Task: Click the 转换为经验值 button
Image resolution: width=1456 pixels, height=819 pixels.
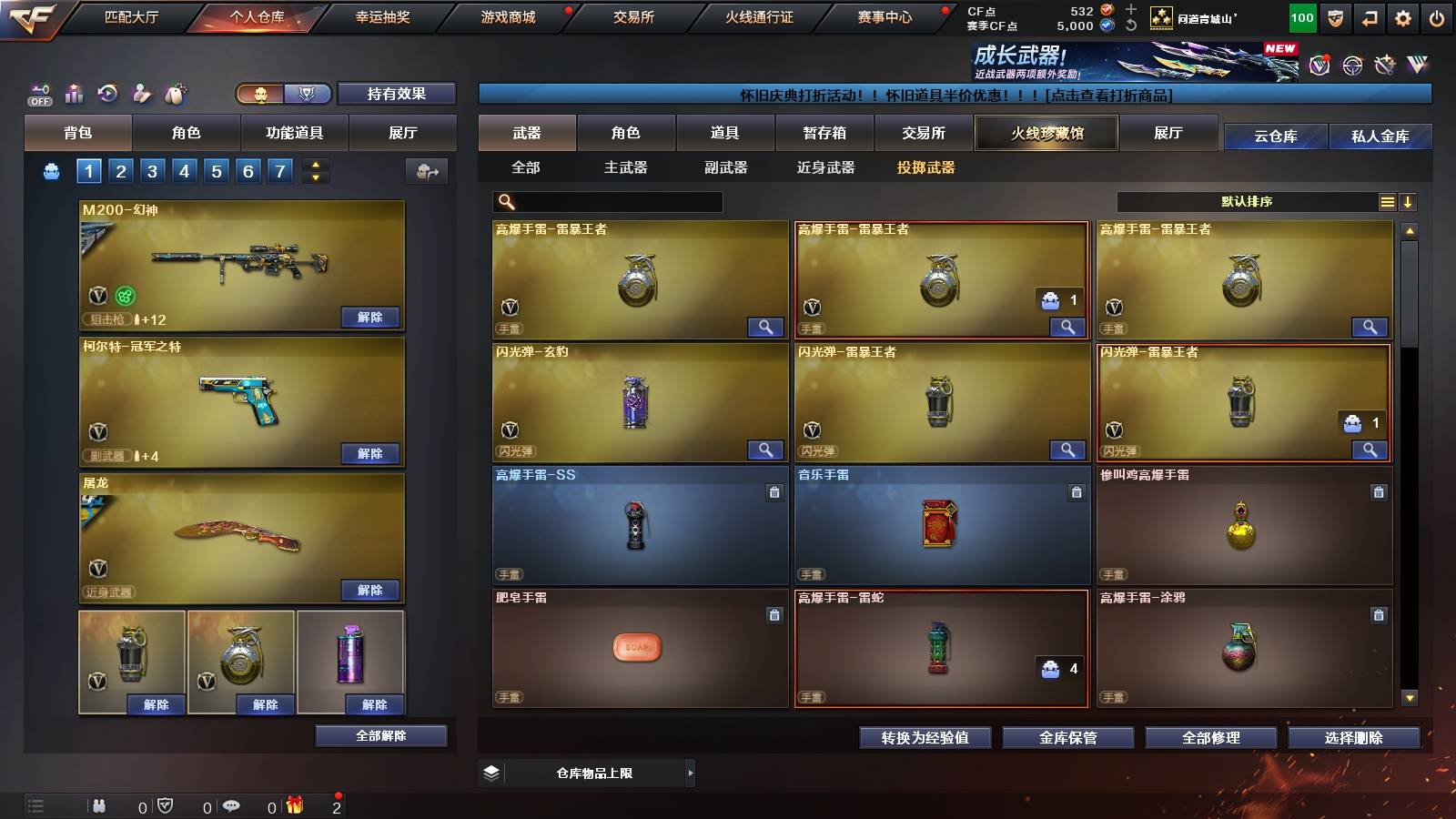Action: (926, 739)
